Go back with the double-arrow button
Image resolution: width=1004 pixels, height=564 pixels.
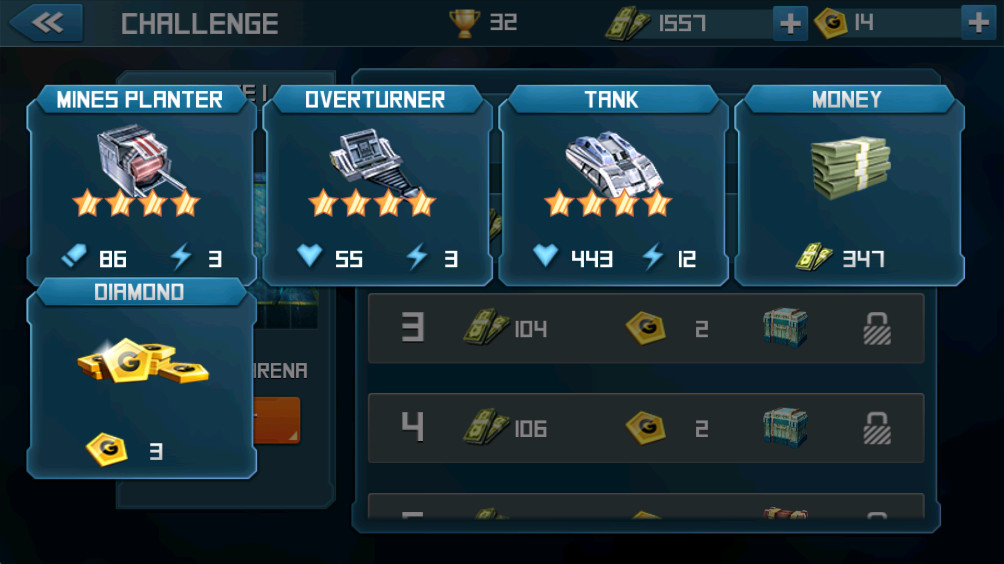(x=45, y=22)
